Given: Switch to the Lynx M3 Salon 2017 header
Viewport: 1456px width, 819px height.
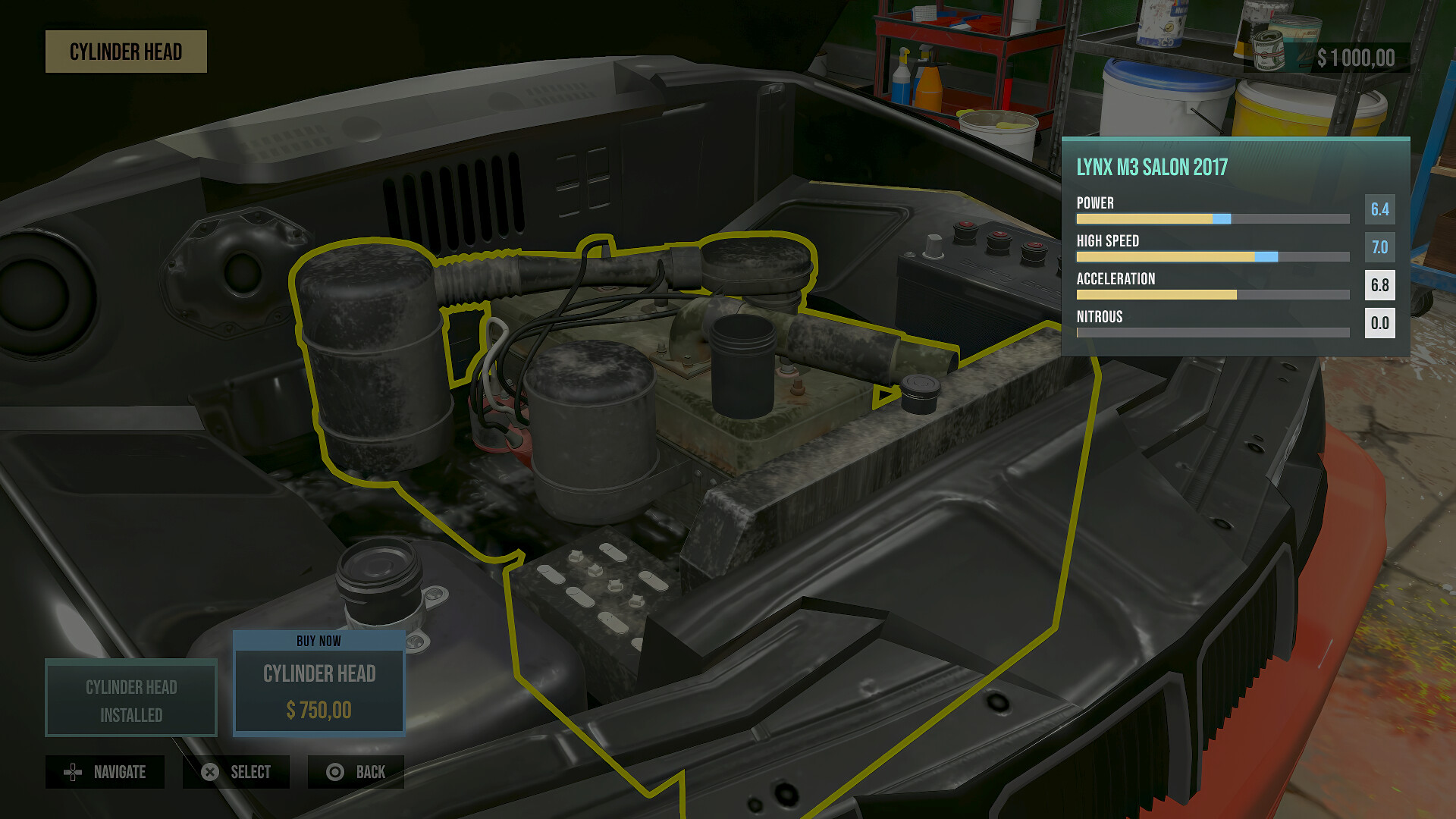Looking at the screenshot, I should coord(1153,168).
